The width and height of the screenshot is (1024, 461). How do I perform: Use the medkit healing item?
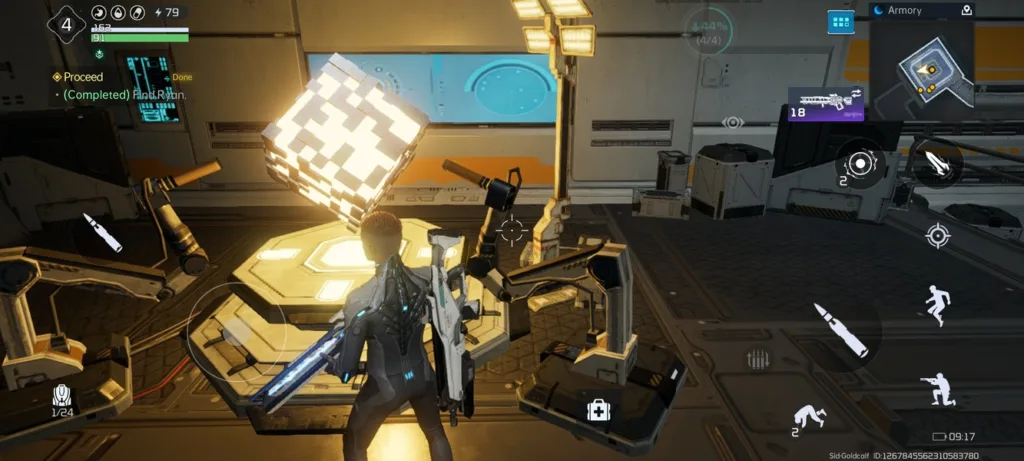pyautogui.click(x=597, y=409)
